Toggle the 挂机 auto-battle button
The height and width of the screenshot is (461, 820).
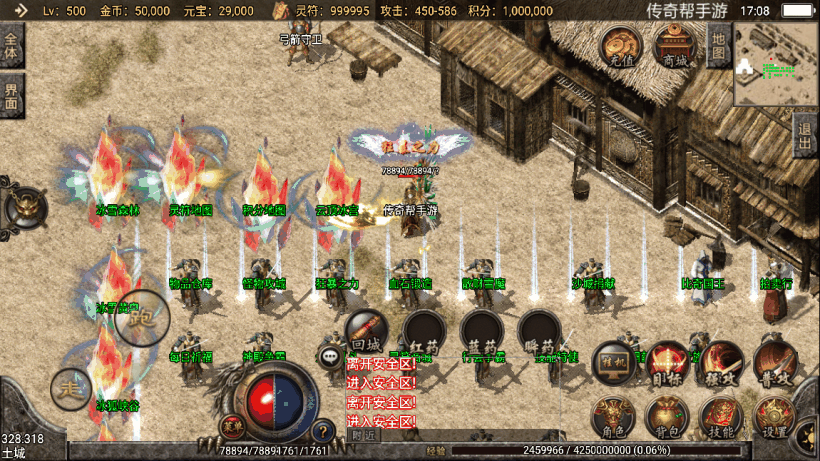(x=614, y=364)
